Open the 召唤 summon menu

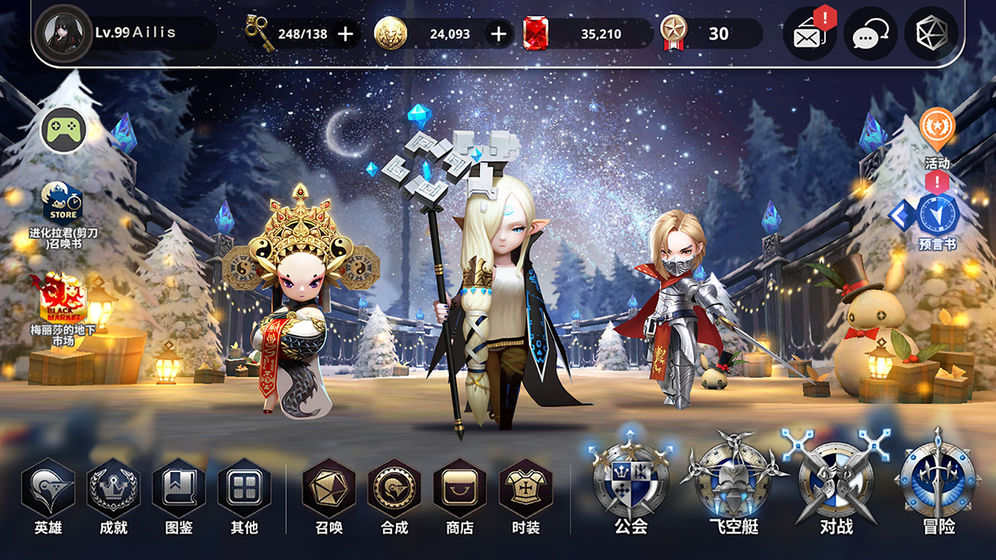click(x=329, y=489)
